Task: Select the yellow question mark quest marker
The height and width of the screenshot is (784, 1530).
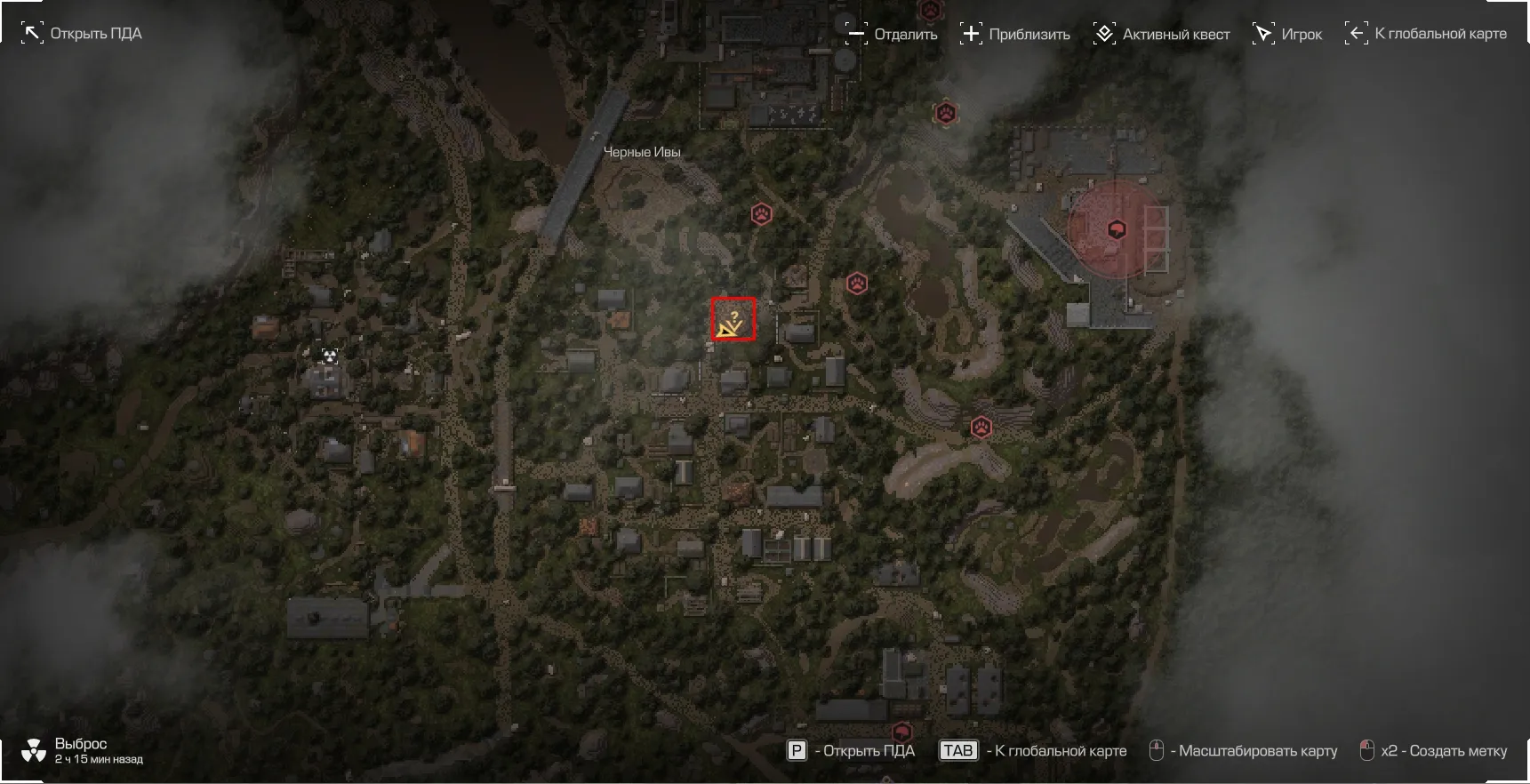Action: 733,320
